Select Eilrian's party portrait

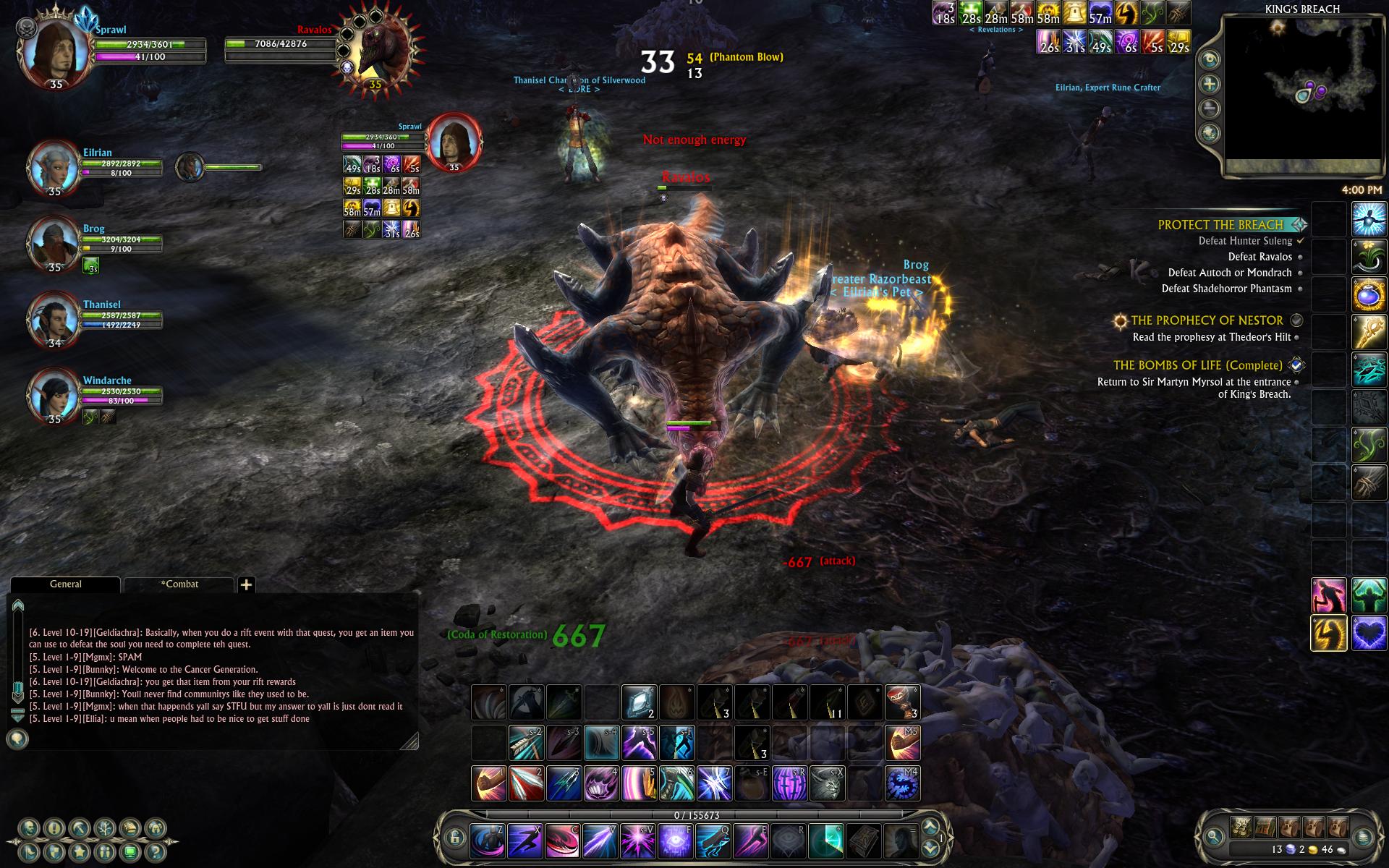click(x=54, y=167)
